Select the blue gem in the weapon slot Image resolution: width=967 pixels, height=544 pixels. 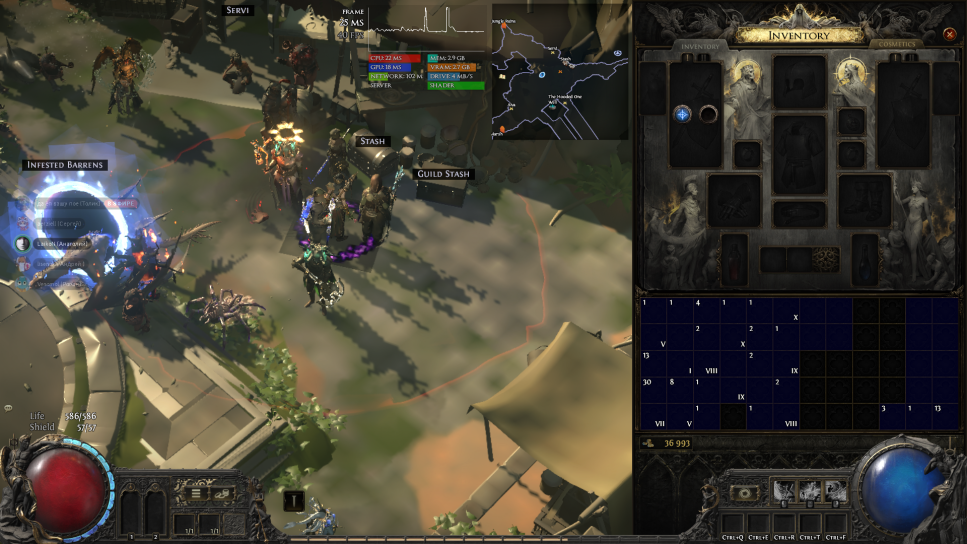[683, 114]
